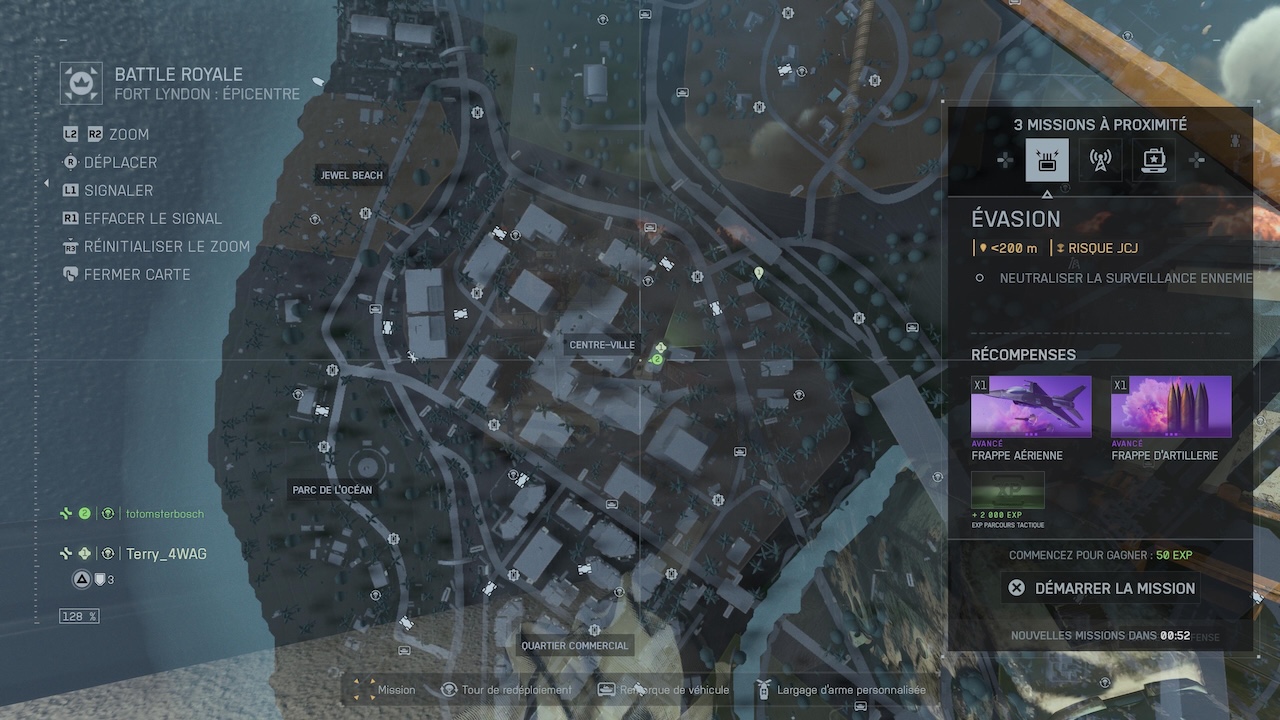View the Frappe d'Artillerie reward
Viewport: 1280px width, 720px height.
click(x=1171, y=407)
